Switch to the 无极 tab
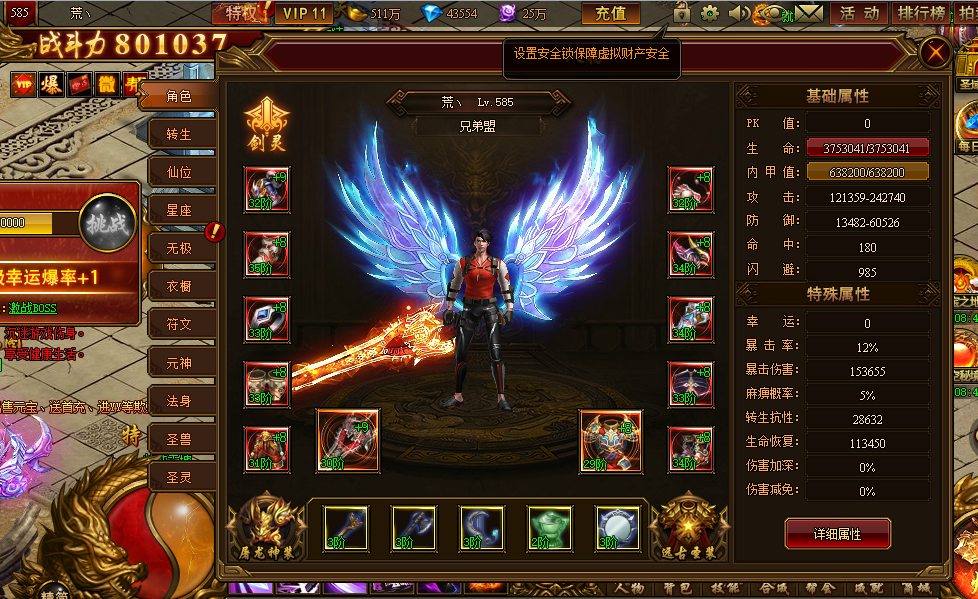Image resolution: width=978 pixels, height=599 pixels. 179,247
